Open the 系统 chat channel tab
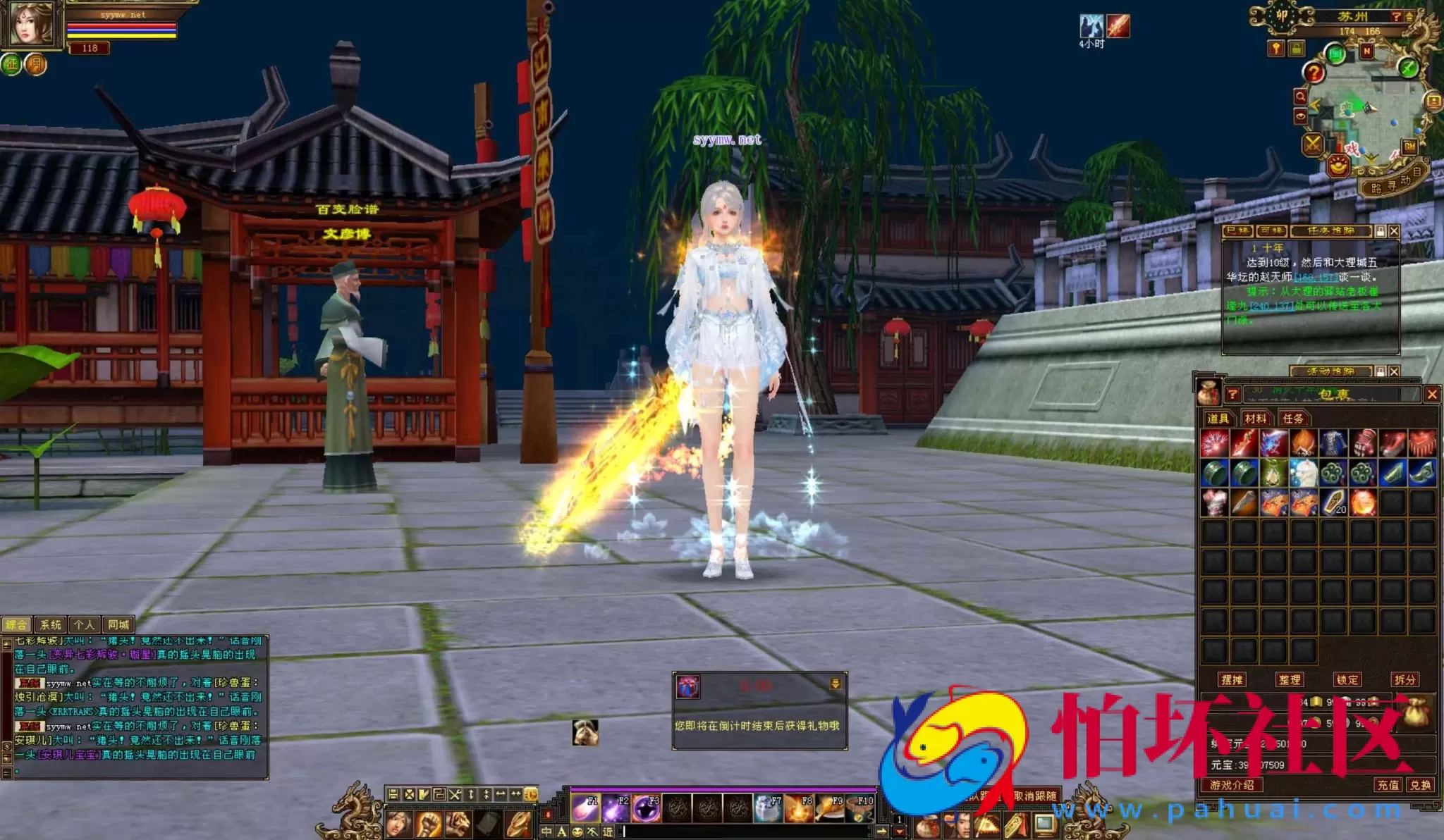The image size is (1444, 840). (x=51, y=624)
